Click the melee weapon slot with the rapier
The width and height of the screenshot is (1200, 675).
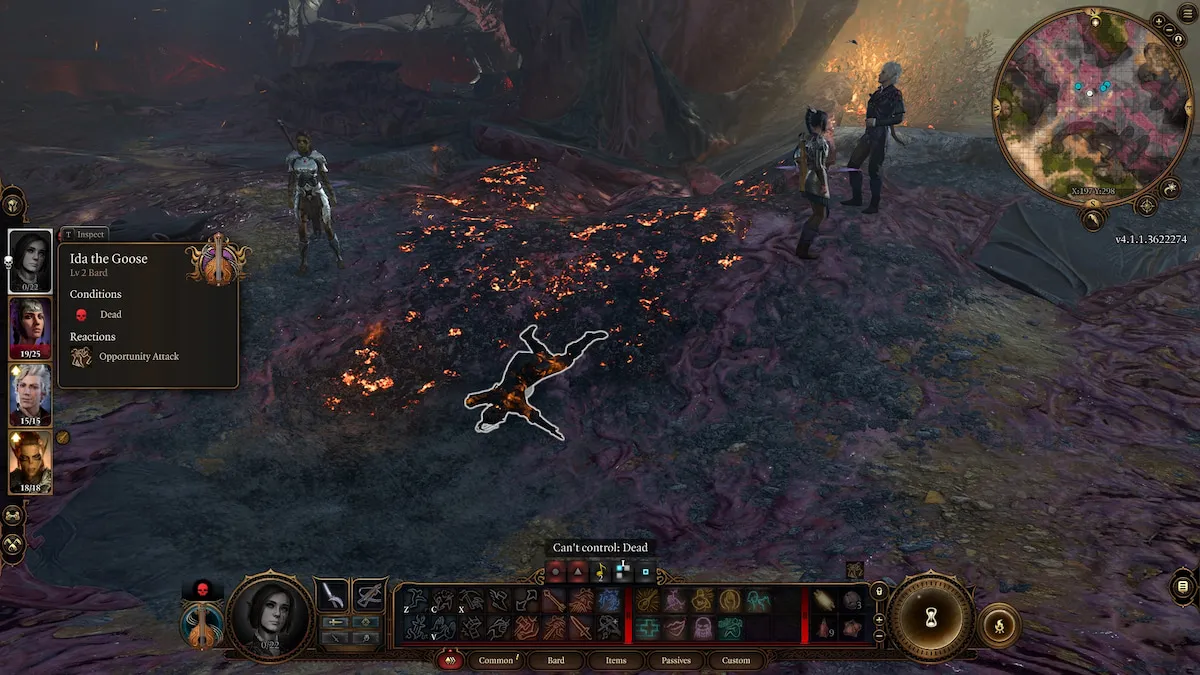click(x=332, y=594)
